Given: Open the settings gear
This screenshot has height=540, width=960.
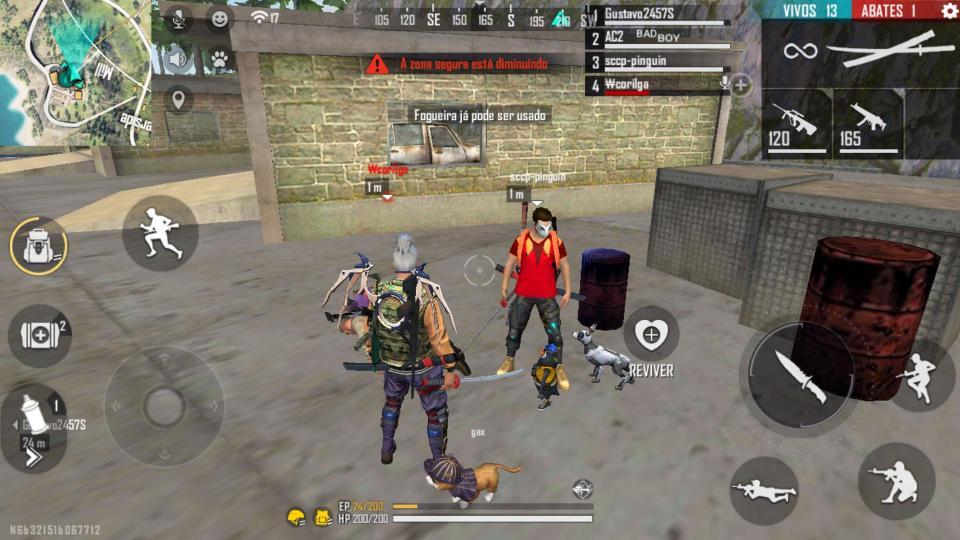Looking at the screenshot, I should point(948,10).
